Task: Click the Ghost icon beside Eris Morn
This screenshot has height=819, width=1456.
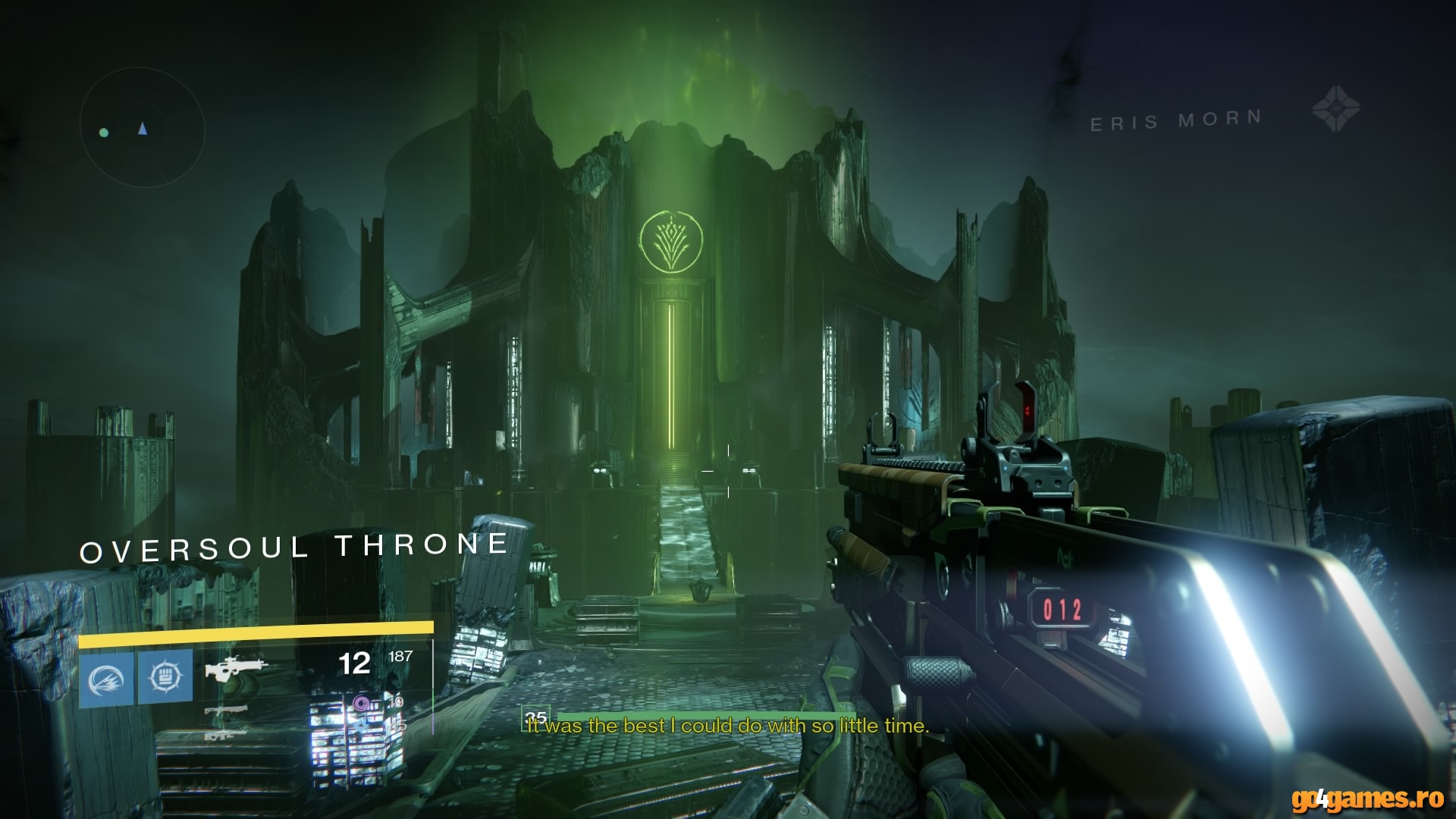Action: click(1335, 108)
